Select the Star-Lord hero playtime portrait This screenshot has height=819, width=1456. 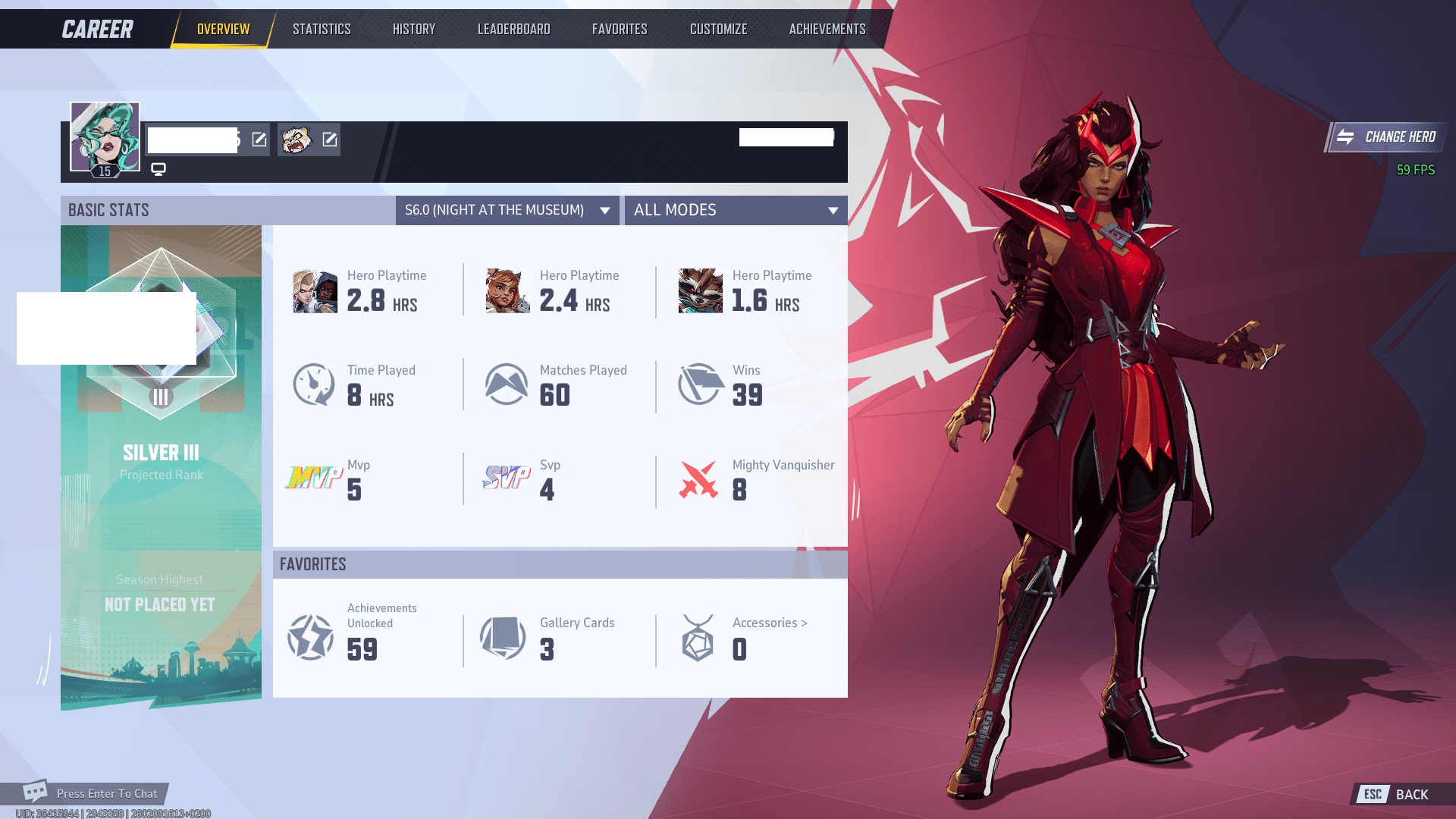pos(314,290)
